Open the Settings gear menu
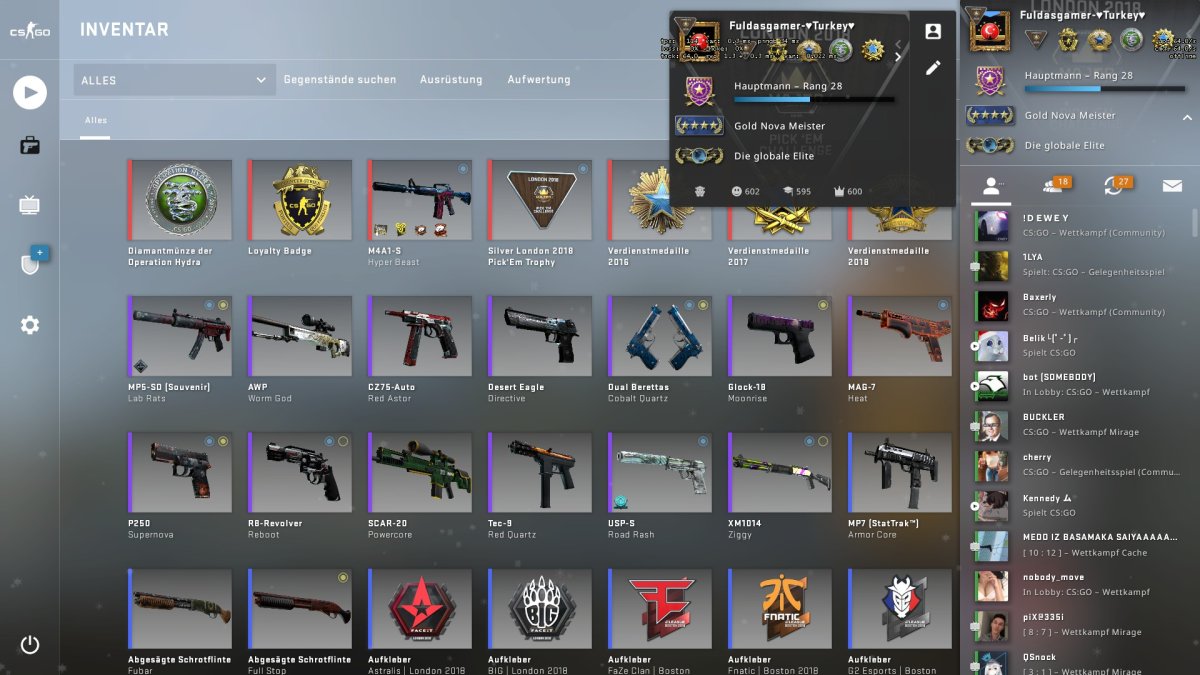Viewport: 1200px width, 675px height. pos(30,325)
